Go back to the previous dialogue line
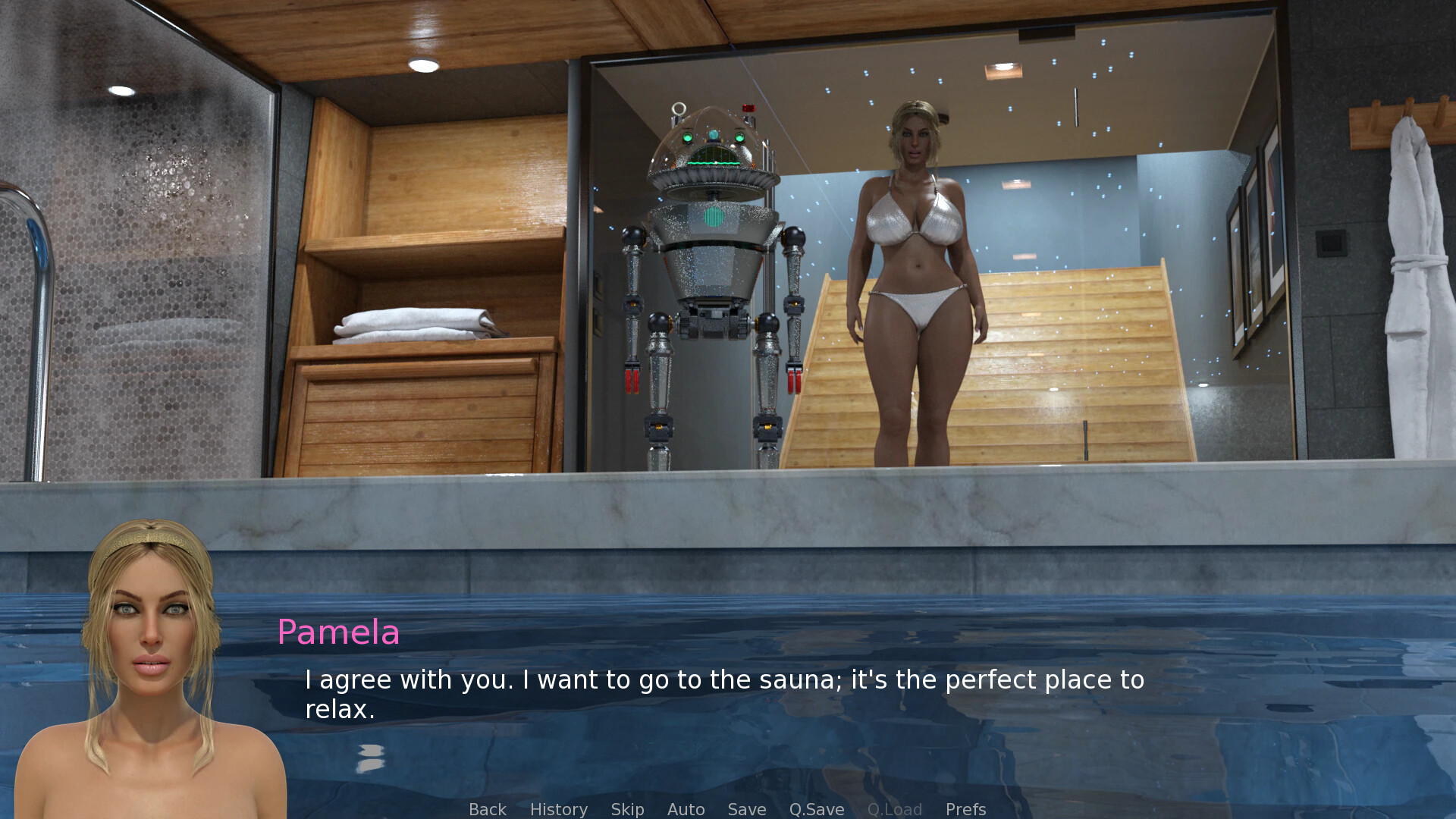 487,809
